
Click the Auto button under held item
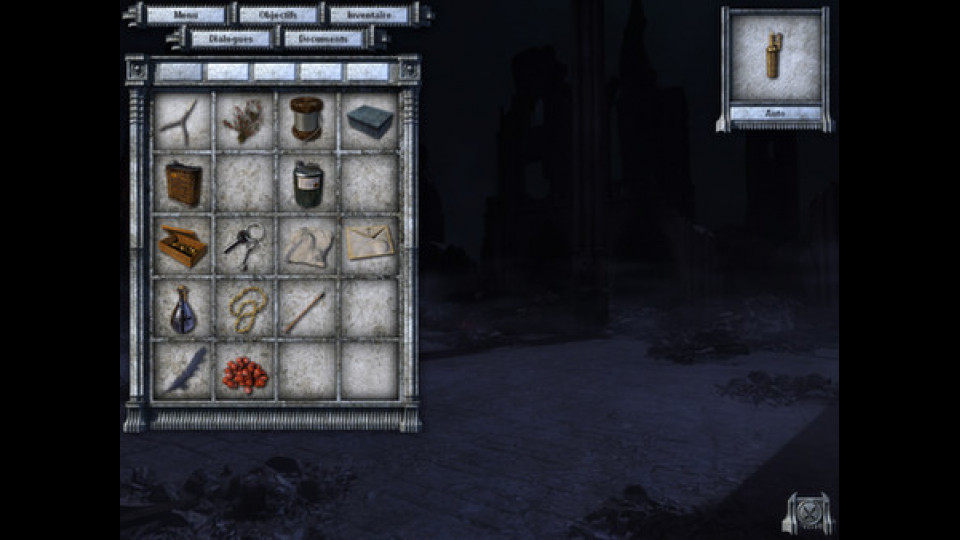point(775,114)
